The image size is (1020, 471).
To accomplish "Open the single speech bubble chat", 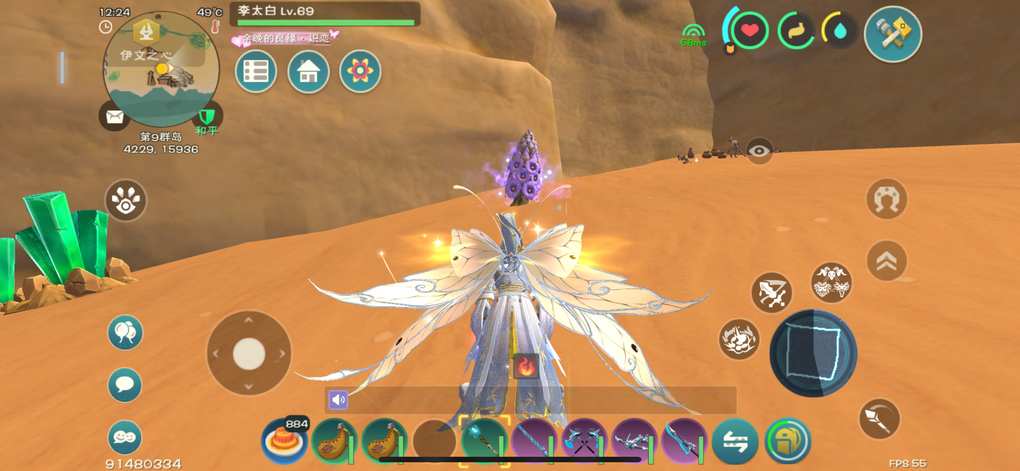I will click(x=125, y=384).
